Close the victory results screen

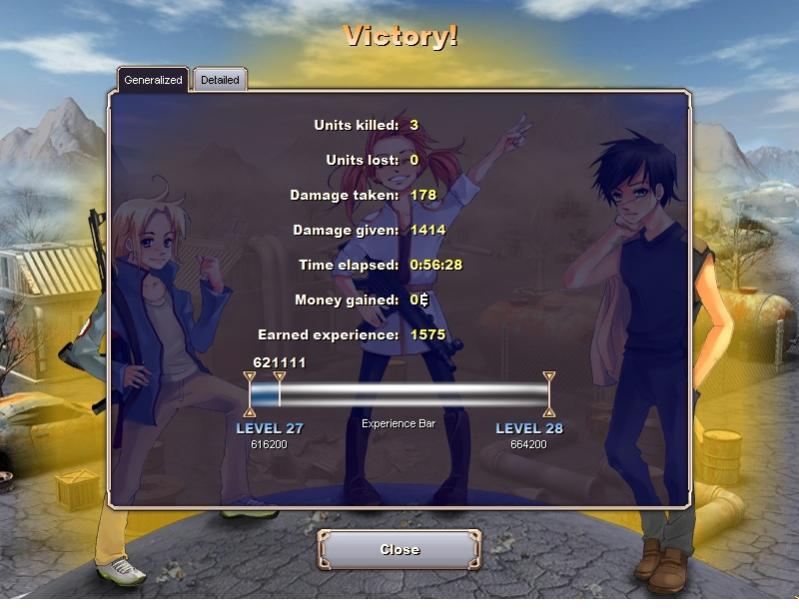[x=399, y=549]
